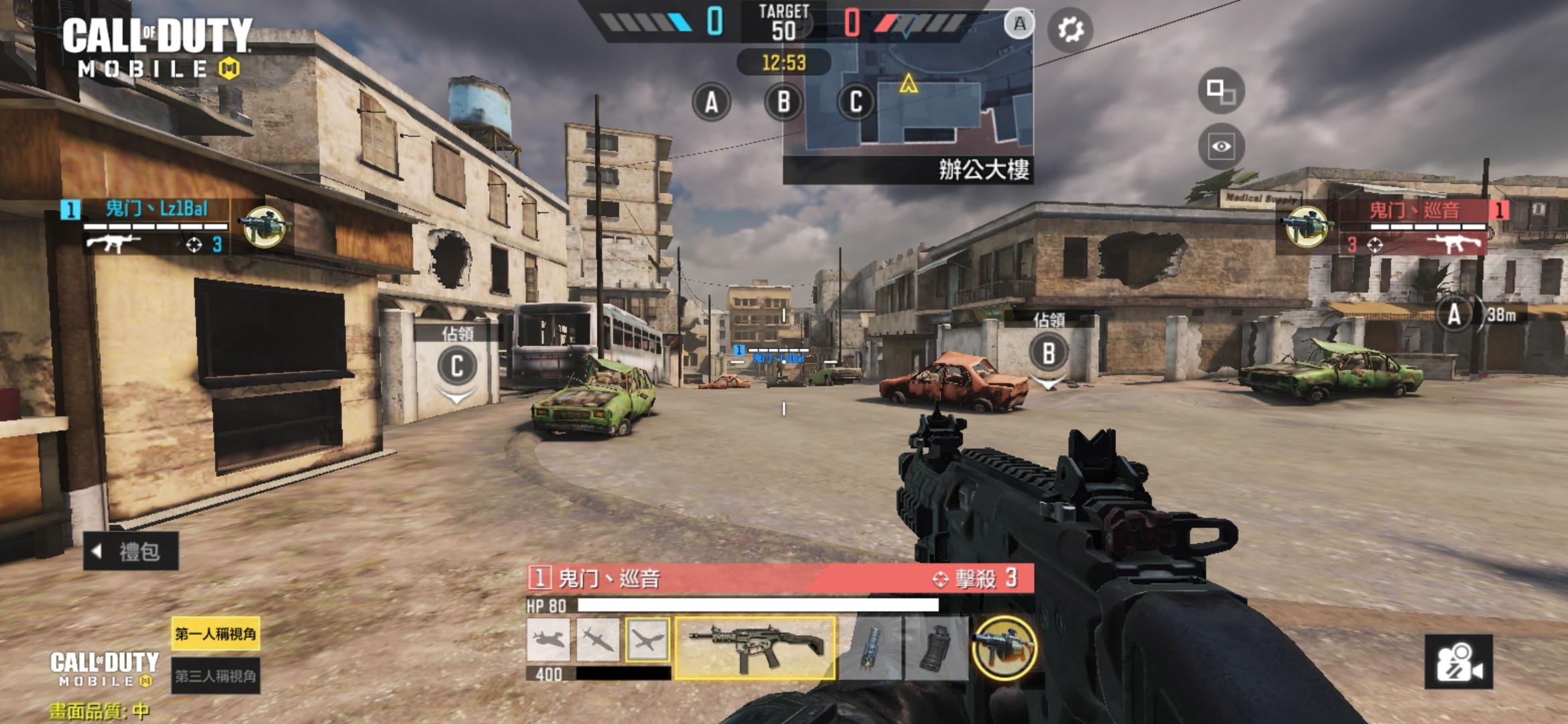
Task: Switch to third-person view (第三人稱視角)
Action: pyautogui.click(x=215, y=676)
